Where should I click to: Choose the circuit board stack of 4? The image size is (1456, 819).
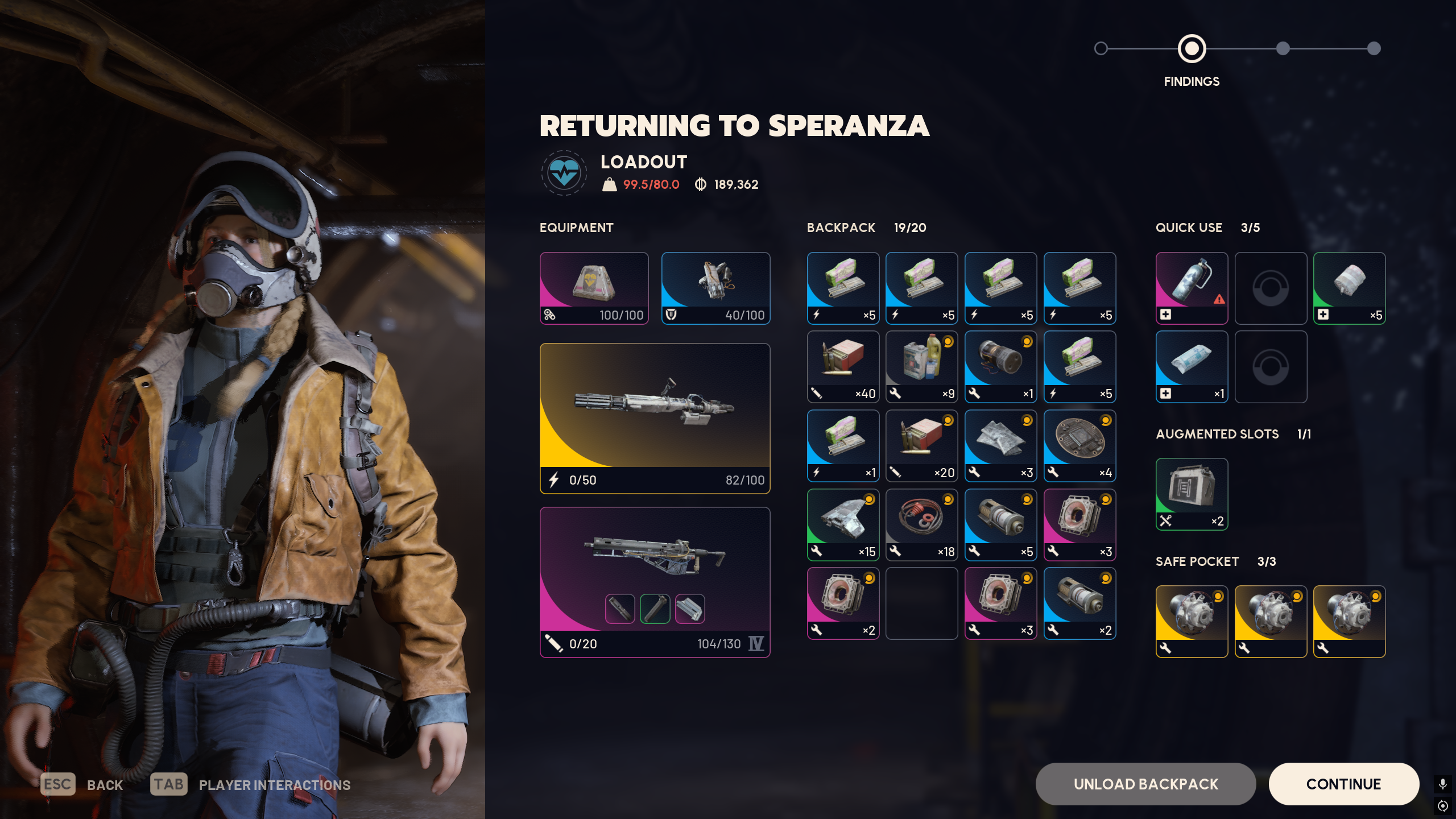coord(1079,445)
